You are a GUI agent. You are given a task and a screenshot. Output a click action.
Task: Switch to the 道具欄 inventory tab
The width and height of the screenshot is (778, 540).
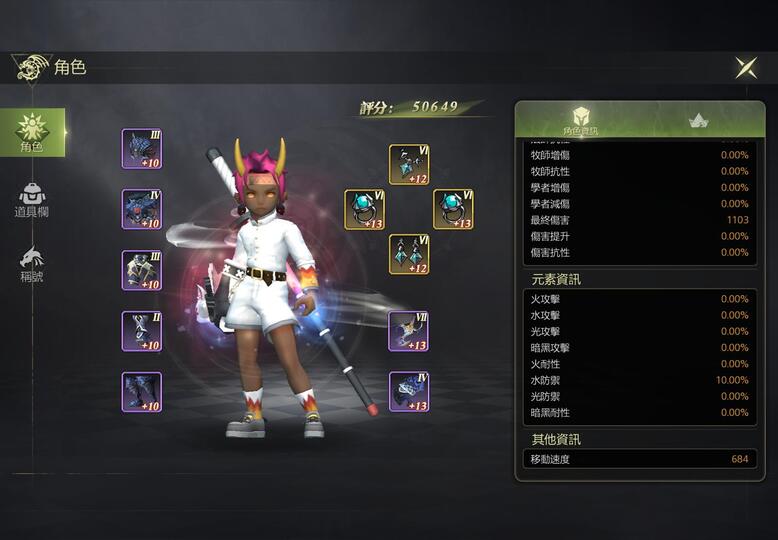[x=32, y=199]
